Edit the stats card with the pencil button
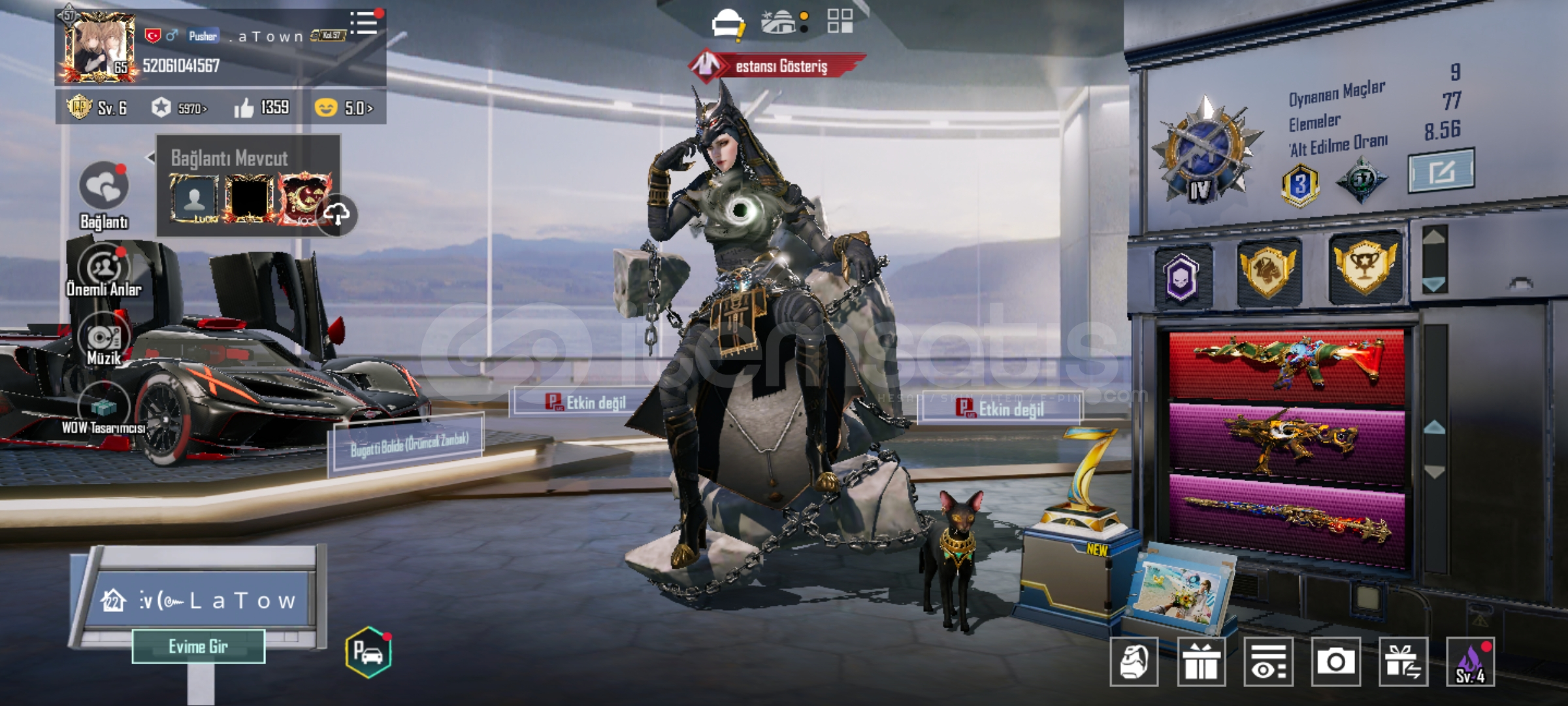The height and width of the screenshot is (706, 1568). click(1441, 171)
